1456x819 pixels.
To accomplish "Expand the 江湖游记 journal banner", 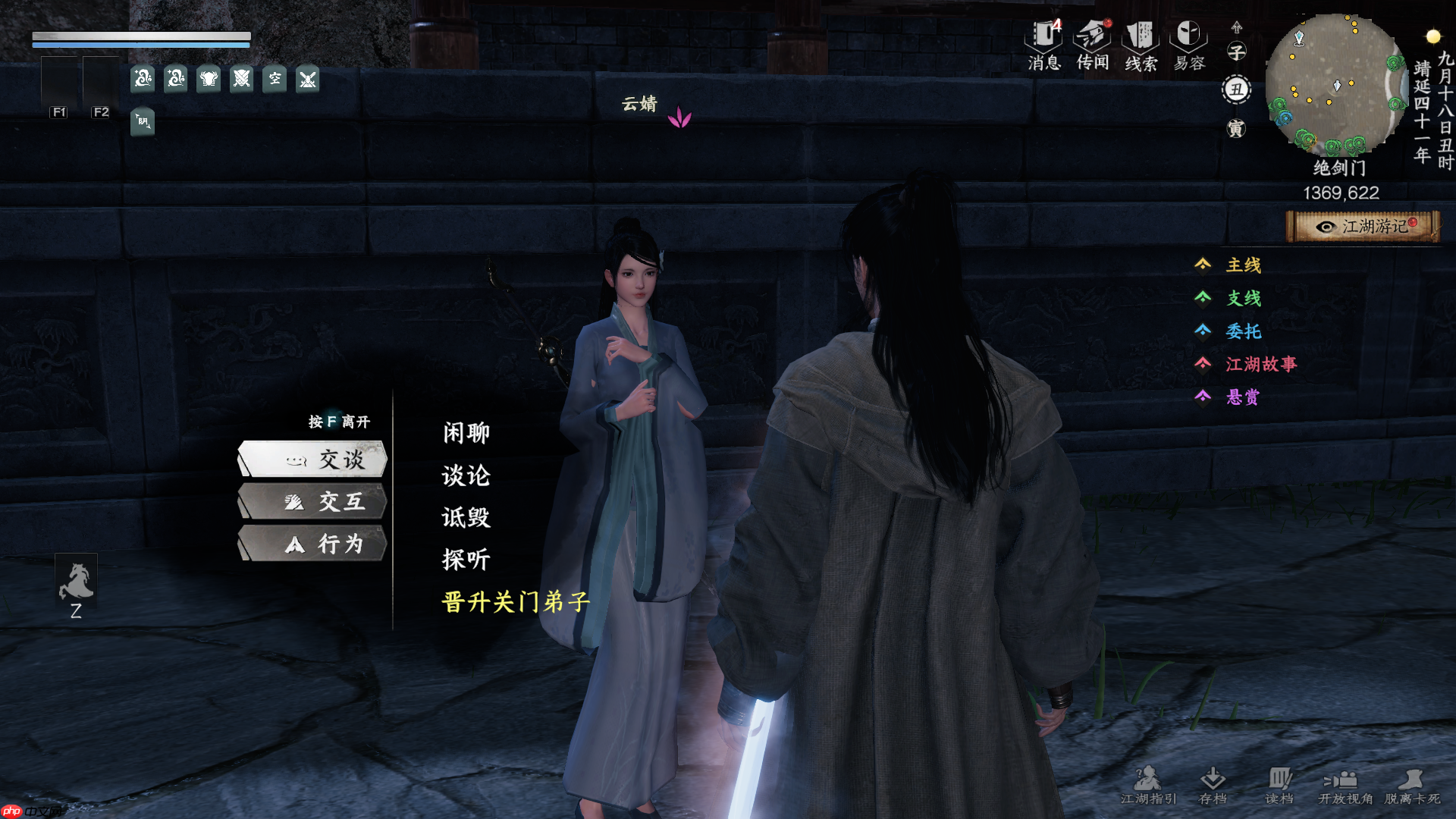I will pyautogui.click(x=1363, y=226).
